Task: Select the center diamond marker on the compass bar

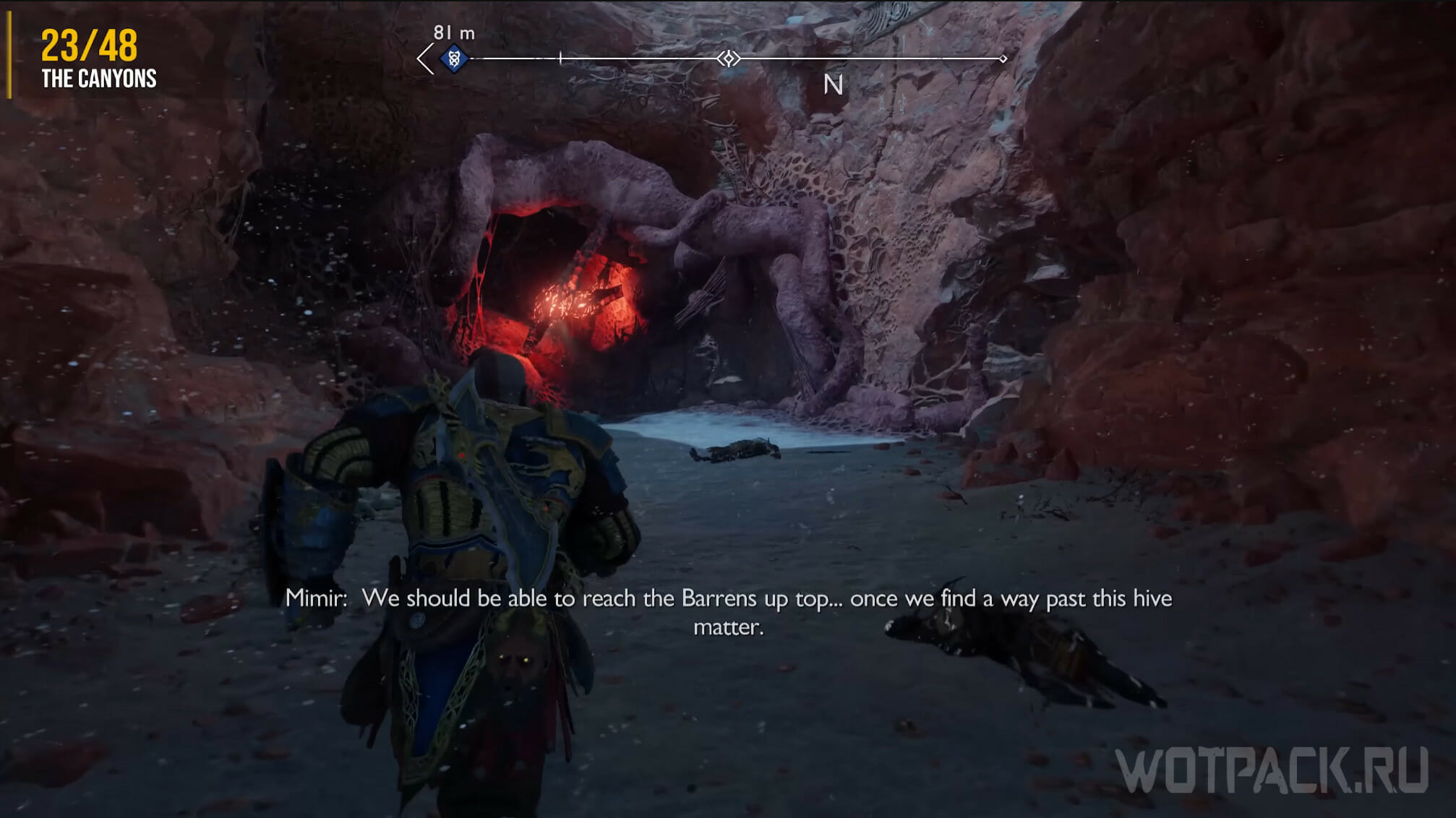Action: 729,59
